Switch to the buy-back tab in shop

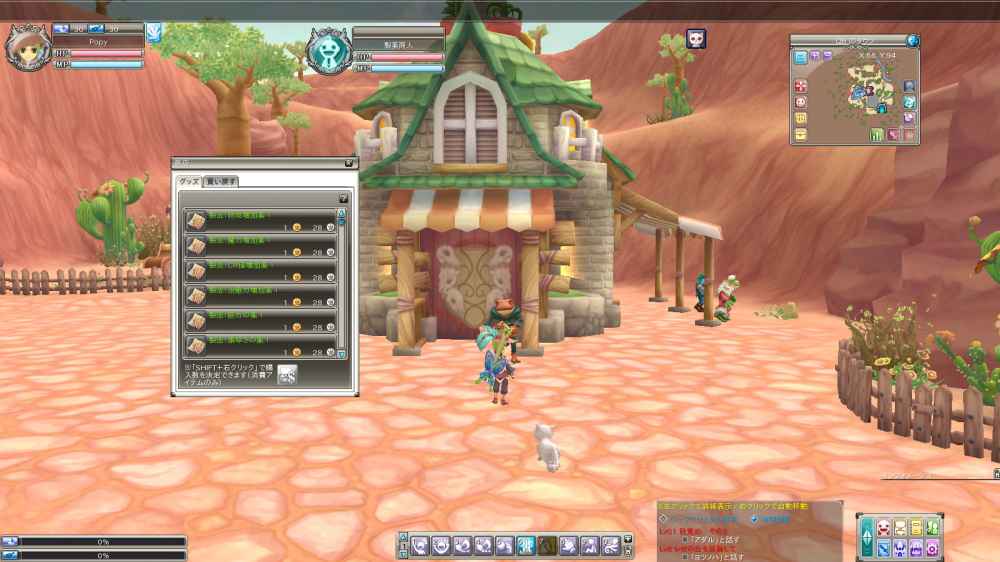point(220,181)
